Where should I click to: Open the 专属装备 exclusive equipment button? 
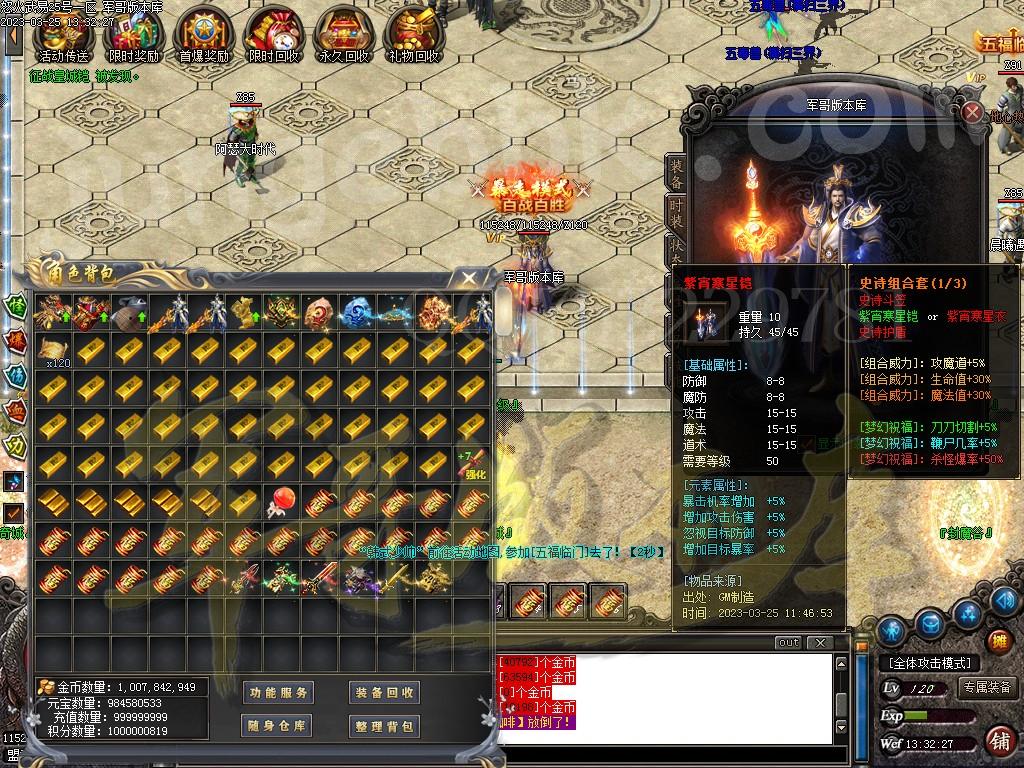click(986, 687)
